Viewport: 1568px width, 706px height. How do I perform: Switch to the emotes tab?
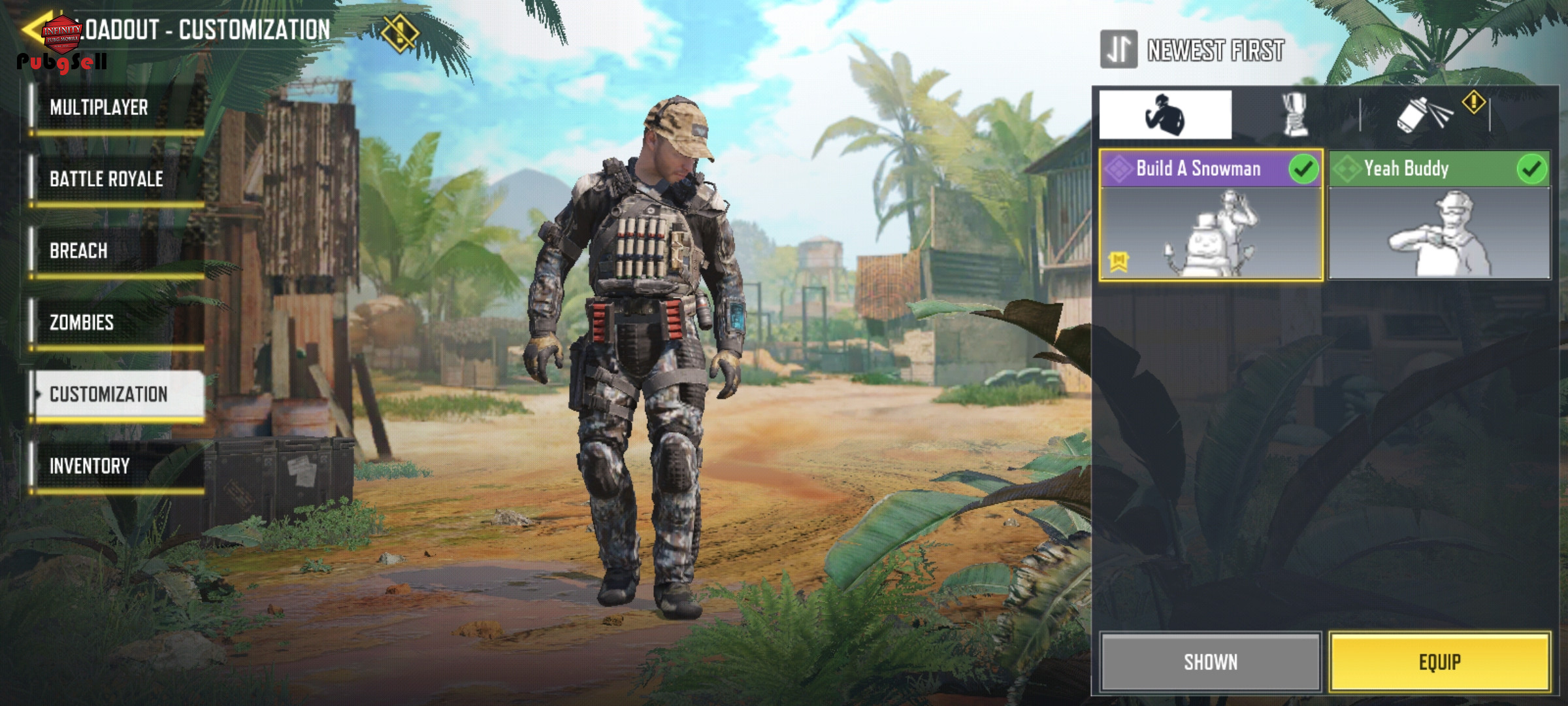click(1165, 115)
